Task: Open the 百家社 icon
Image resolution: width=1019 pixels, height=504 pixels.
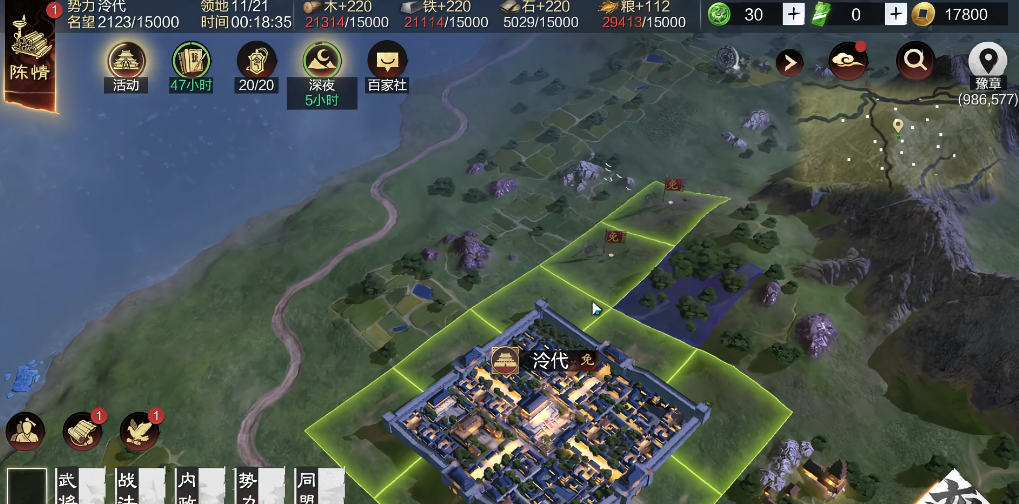Action: pos(388,61)
